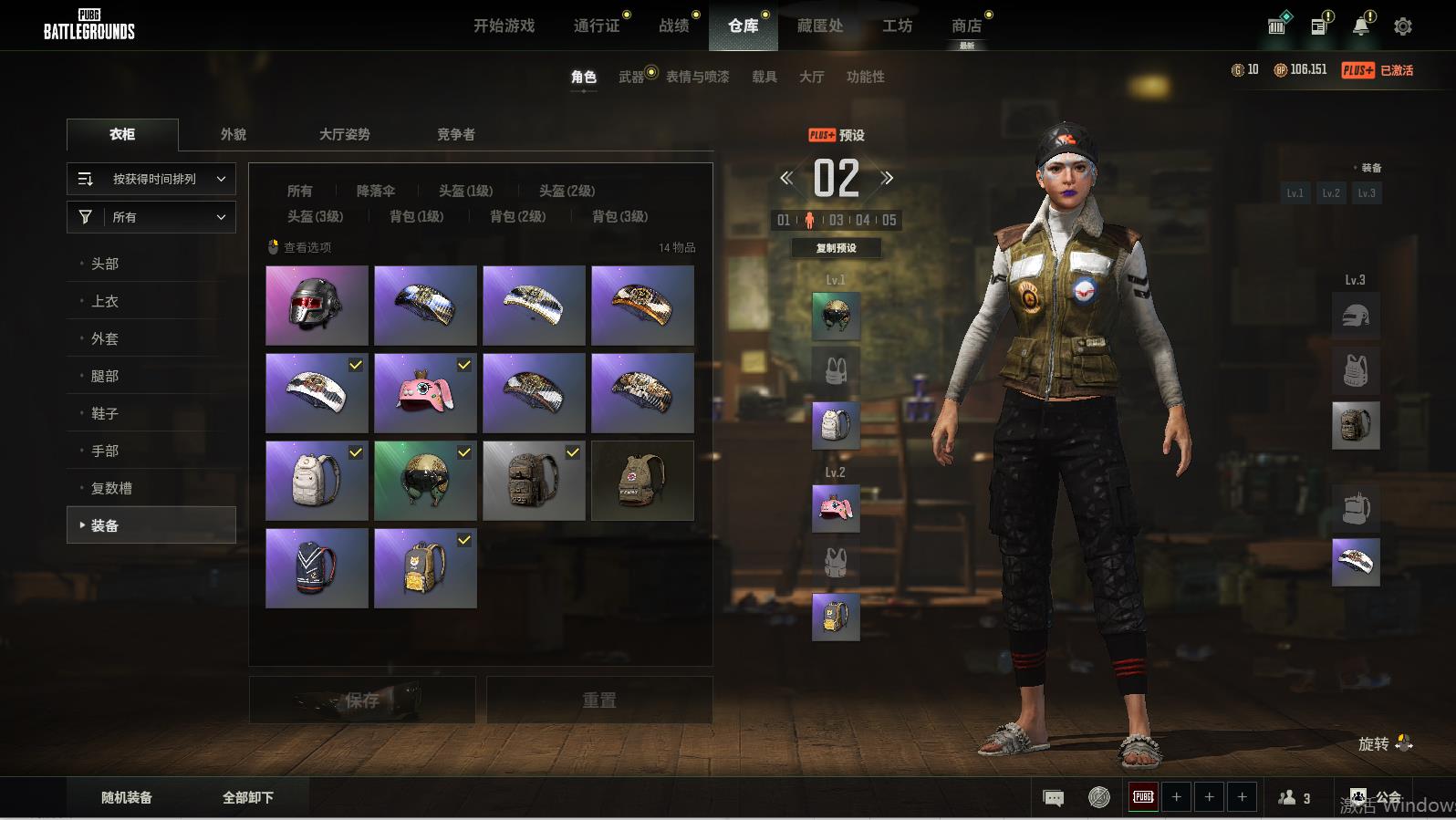
Task: Open the 通行证 pass page
Action: click(x=597, y=26)
